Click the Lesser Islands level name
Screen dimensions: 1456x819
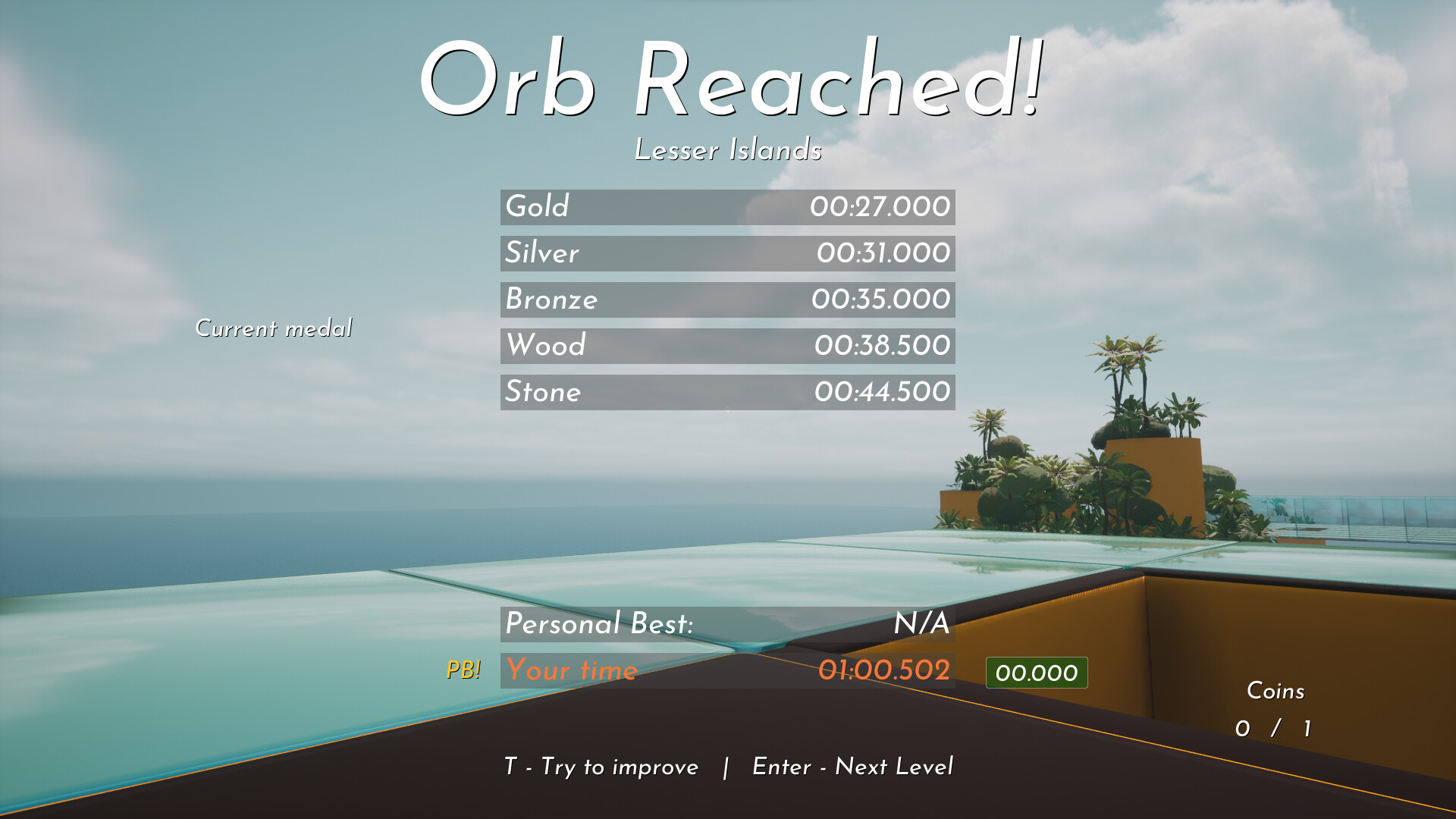(728, 150)
